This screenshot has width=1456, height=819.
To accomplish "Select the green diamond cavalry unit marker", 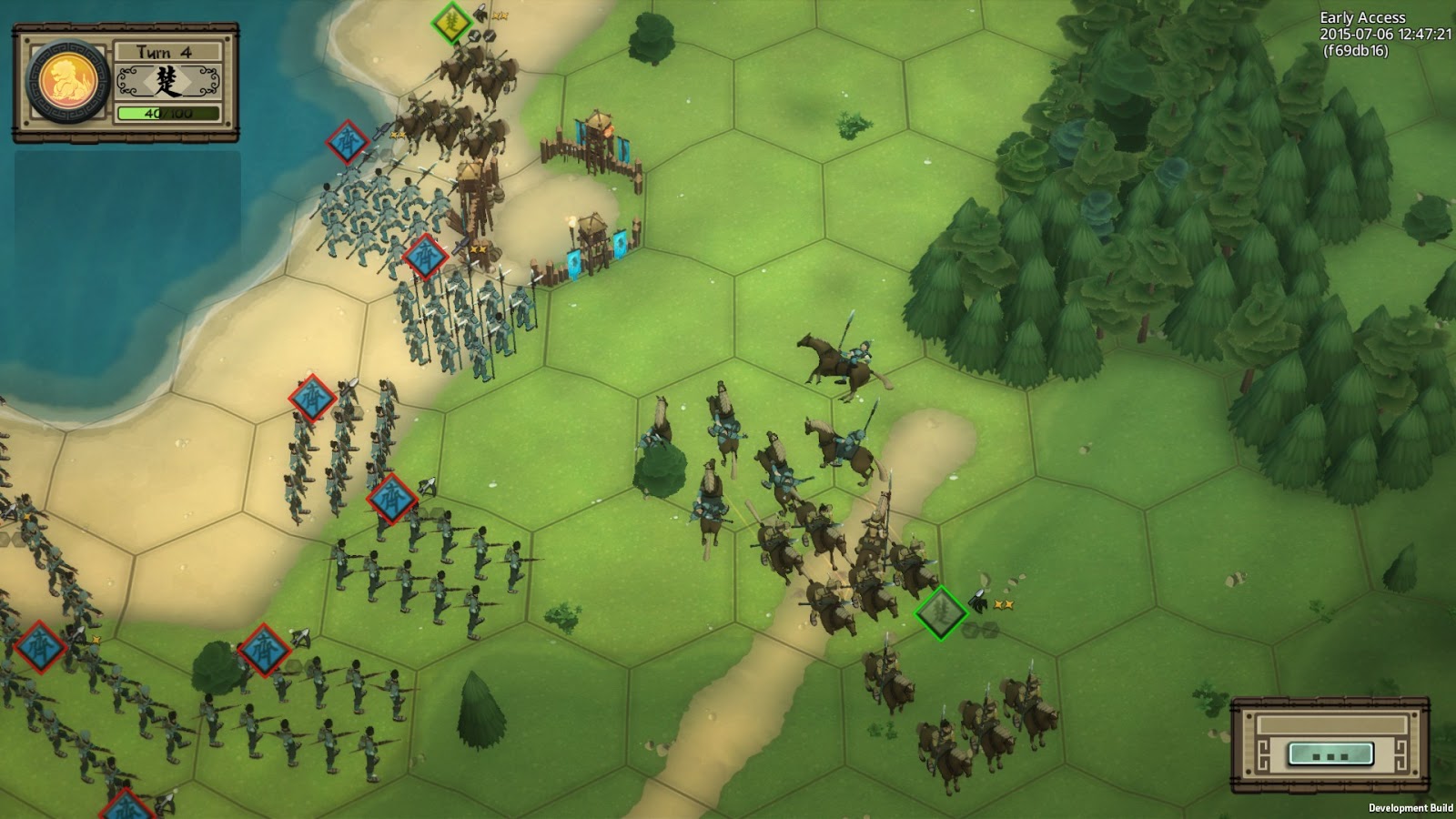I will 940,612.
